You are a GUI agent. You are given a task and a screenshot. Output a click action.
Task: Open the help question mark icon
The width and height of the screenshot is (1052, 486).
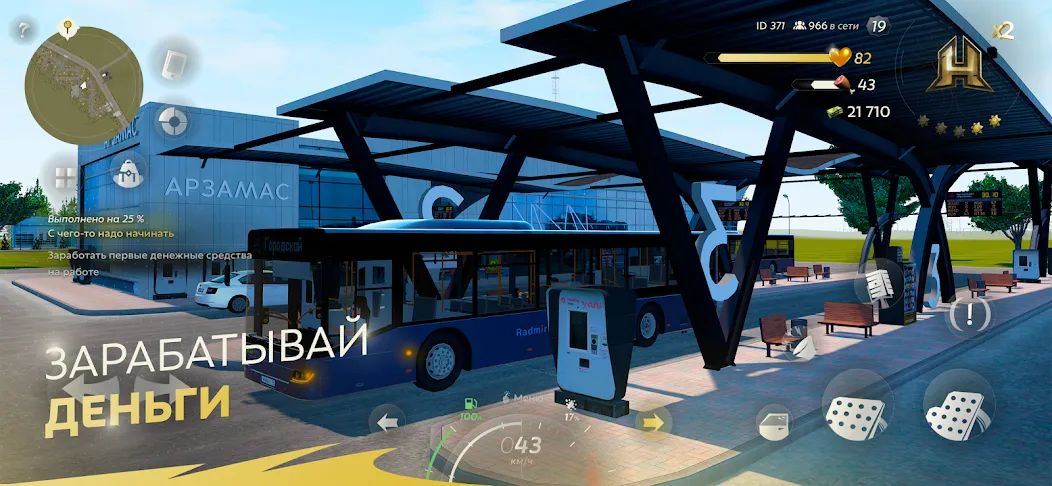(22, 30)
